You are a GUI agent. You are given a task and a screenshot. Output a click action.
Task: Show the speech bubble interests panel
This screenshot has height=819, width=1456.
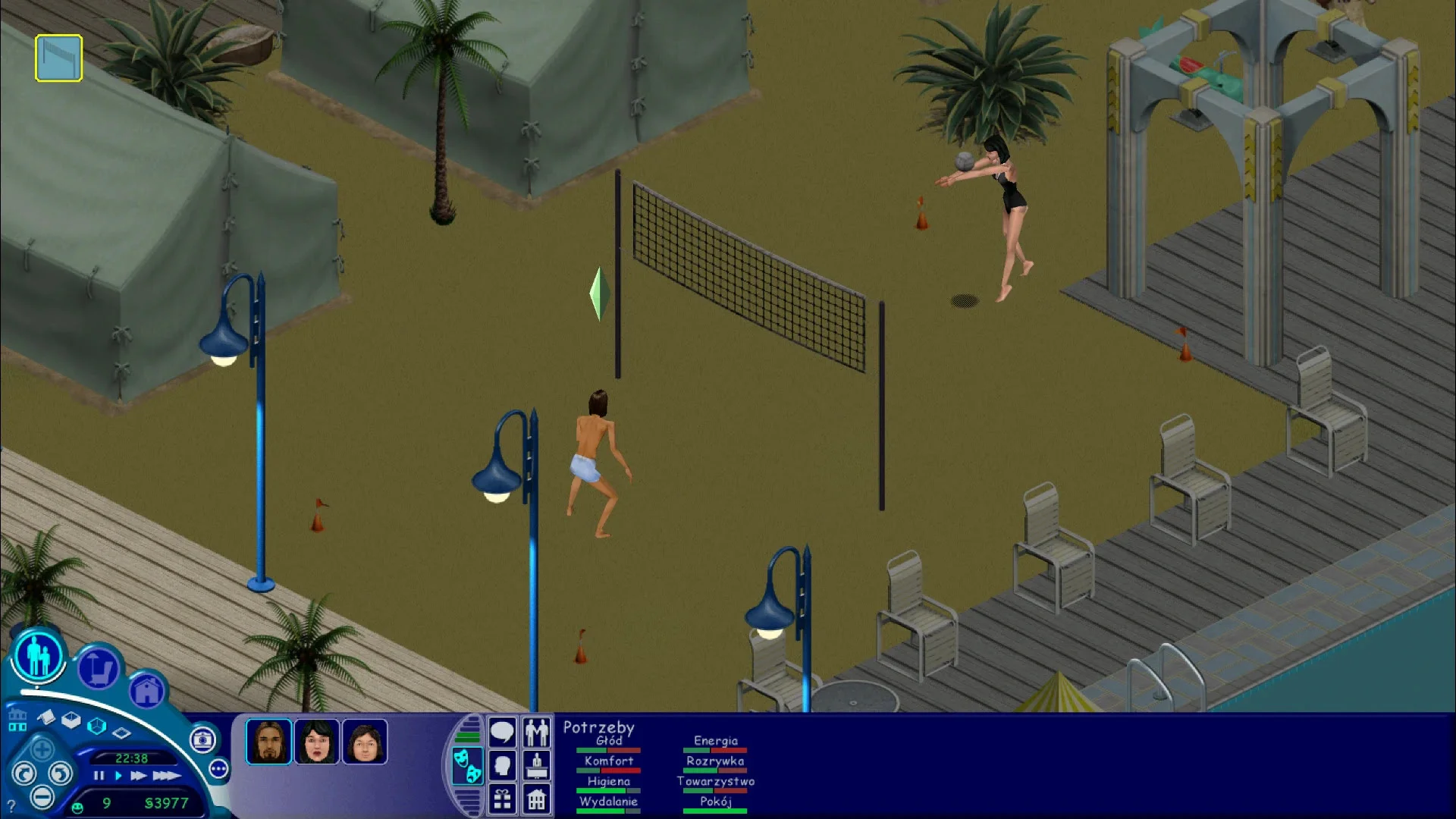click(502, 733)
